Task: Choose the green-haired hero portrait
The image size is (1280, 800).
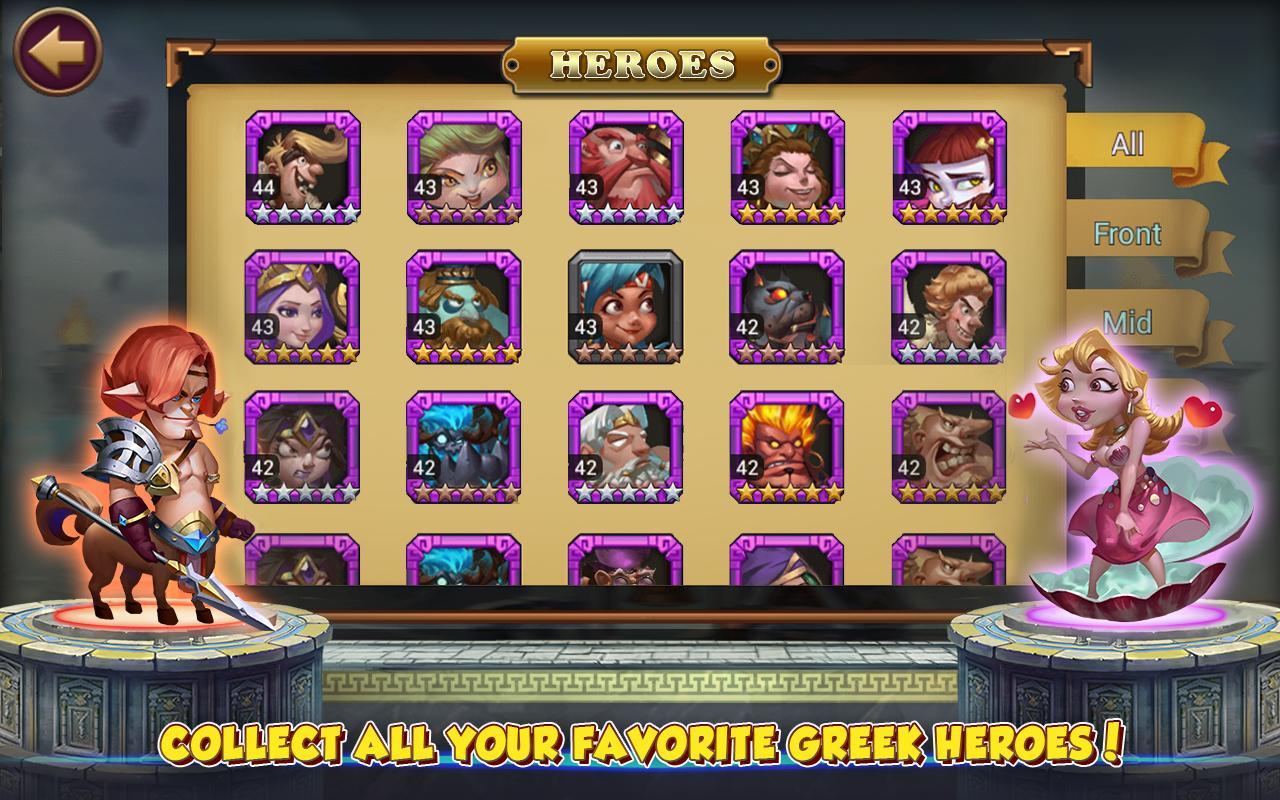Action: click(464, 166)
